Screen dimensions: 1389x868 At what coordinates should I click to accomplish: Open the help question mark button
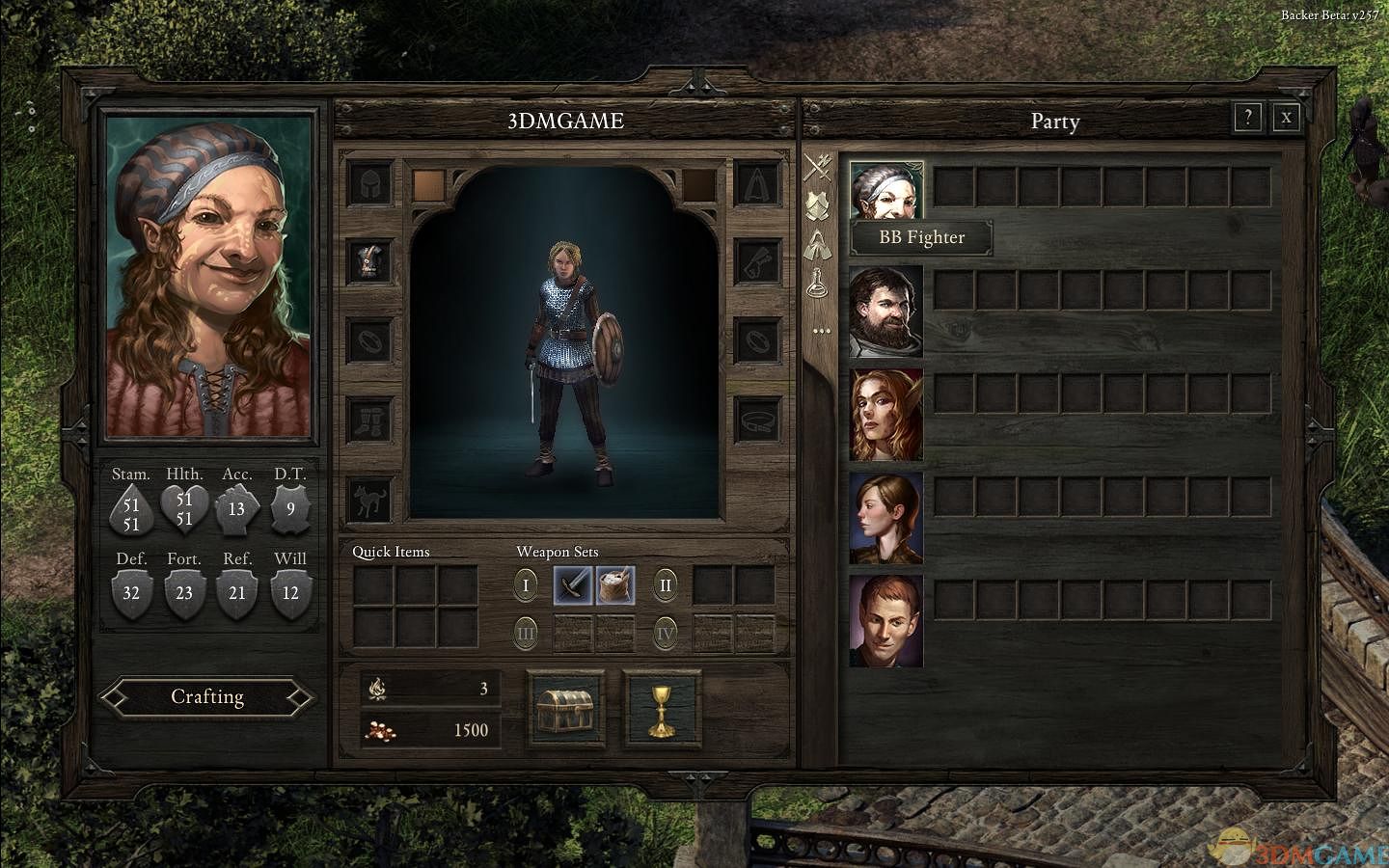(x=1247, y=118)
